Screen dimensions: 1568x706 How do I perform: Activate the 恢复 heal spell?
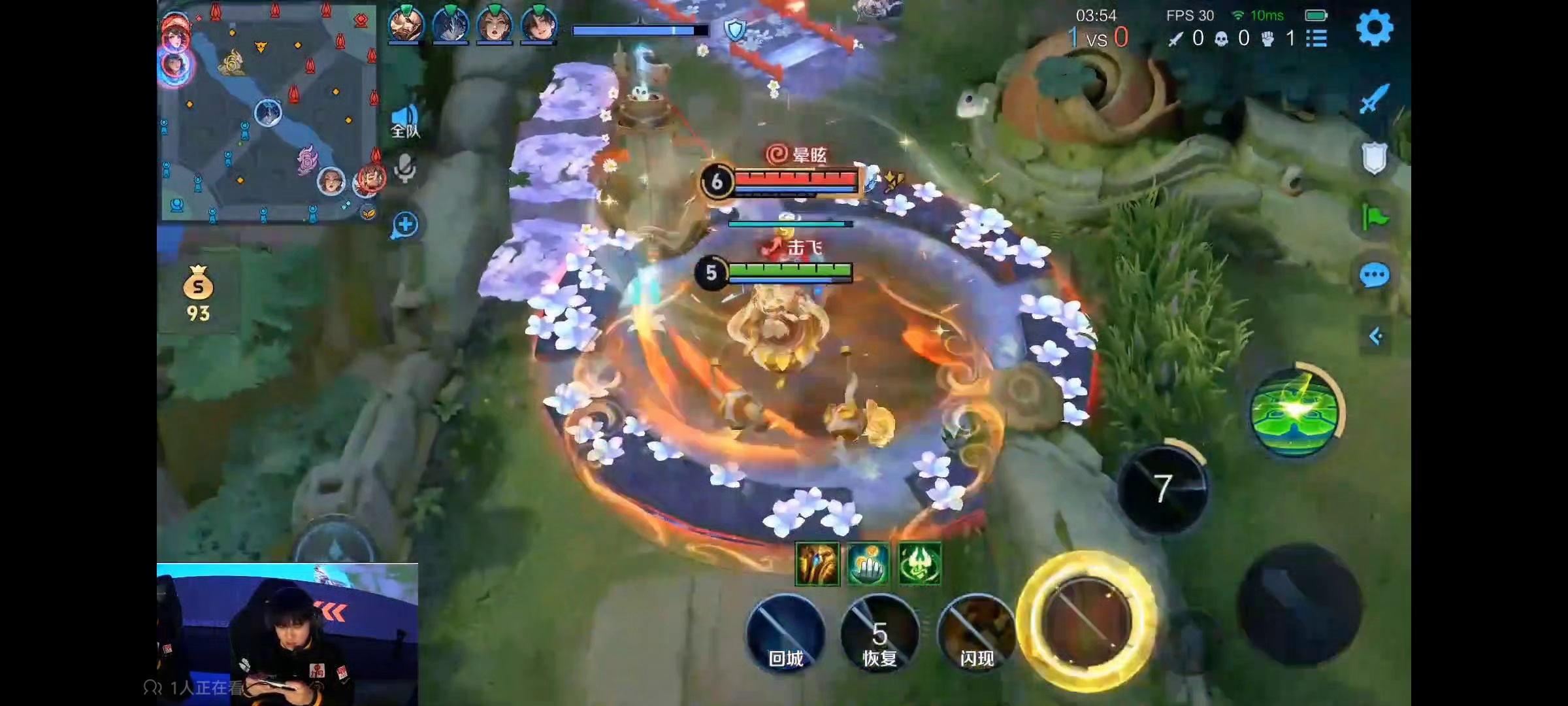(x=879, y=633)
